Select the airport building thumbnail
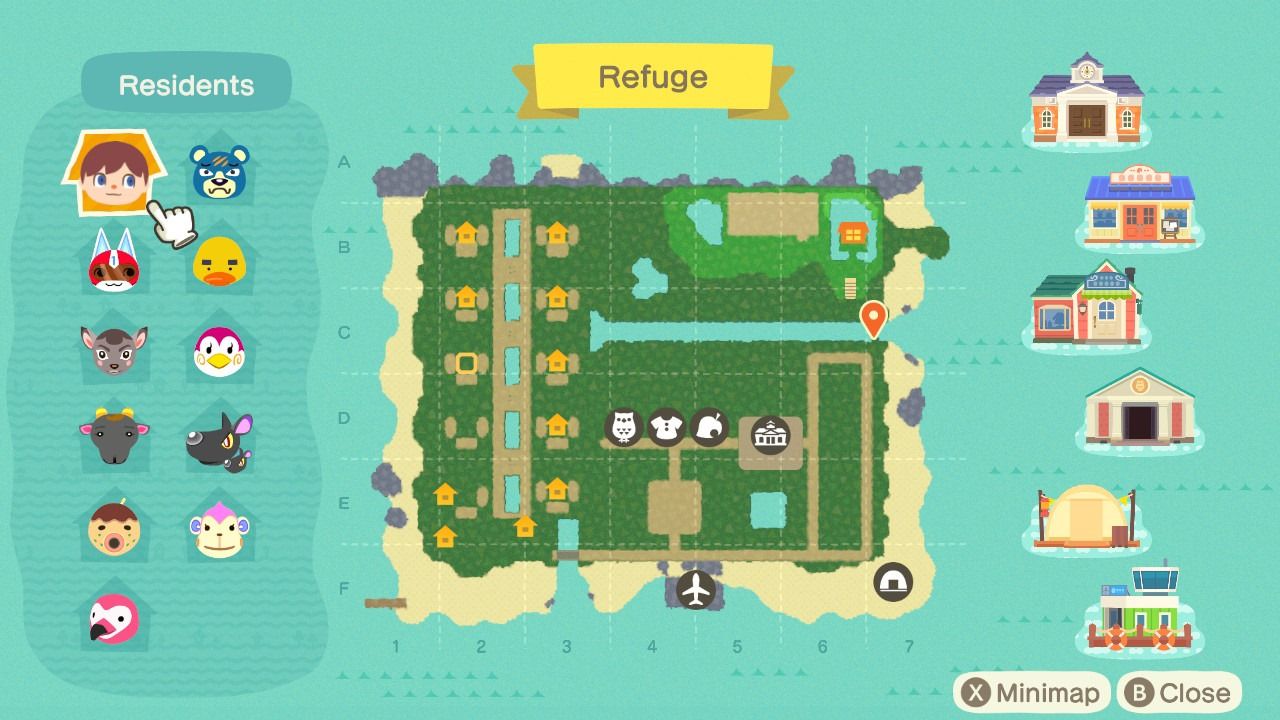 coord(1140,608)
